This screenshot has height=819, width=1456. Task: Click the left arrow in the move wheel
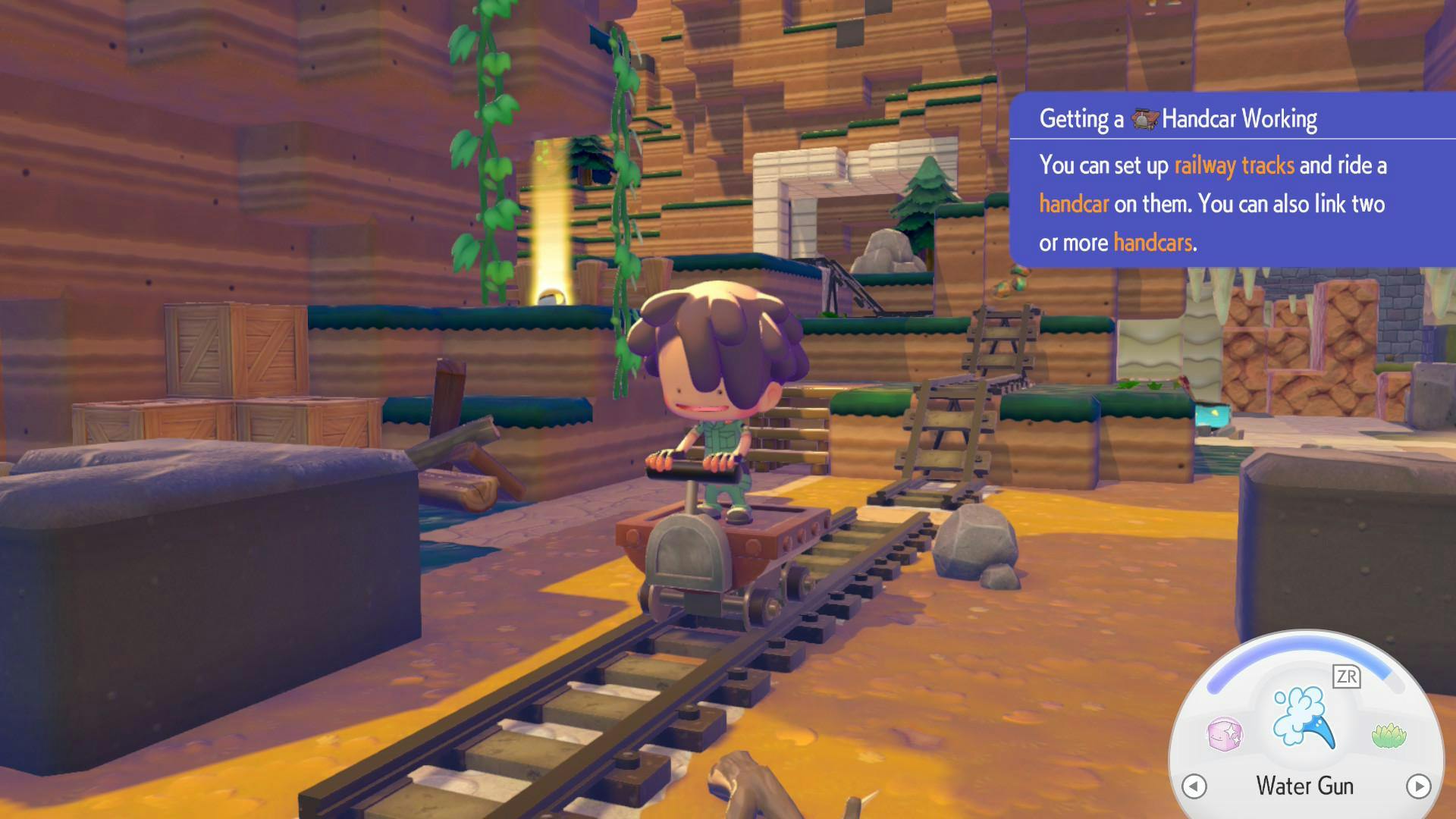[1194, 786]
